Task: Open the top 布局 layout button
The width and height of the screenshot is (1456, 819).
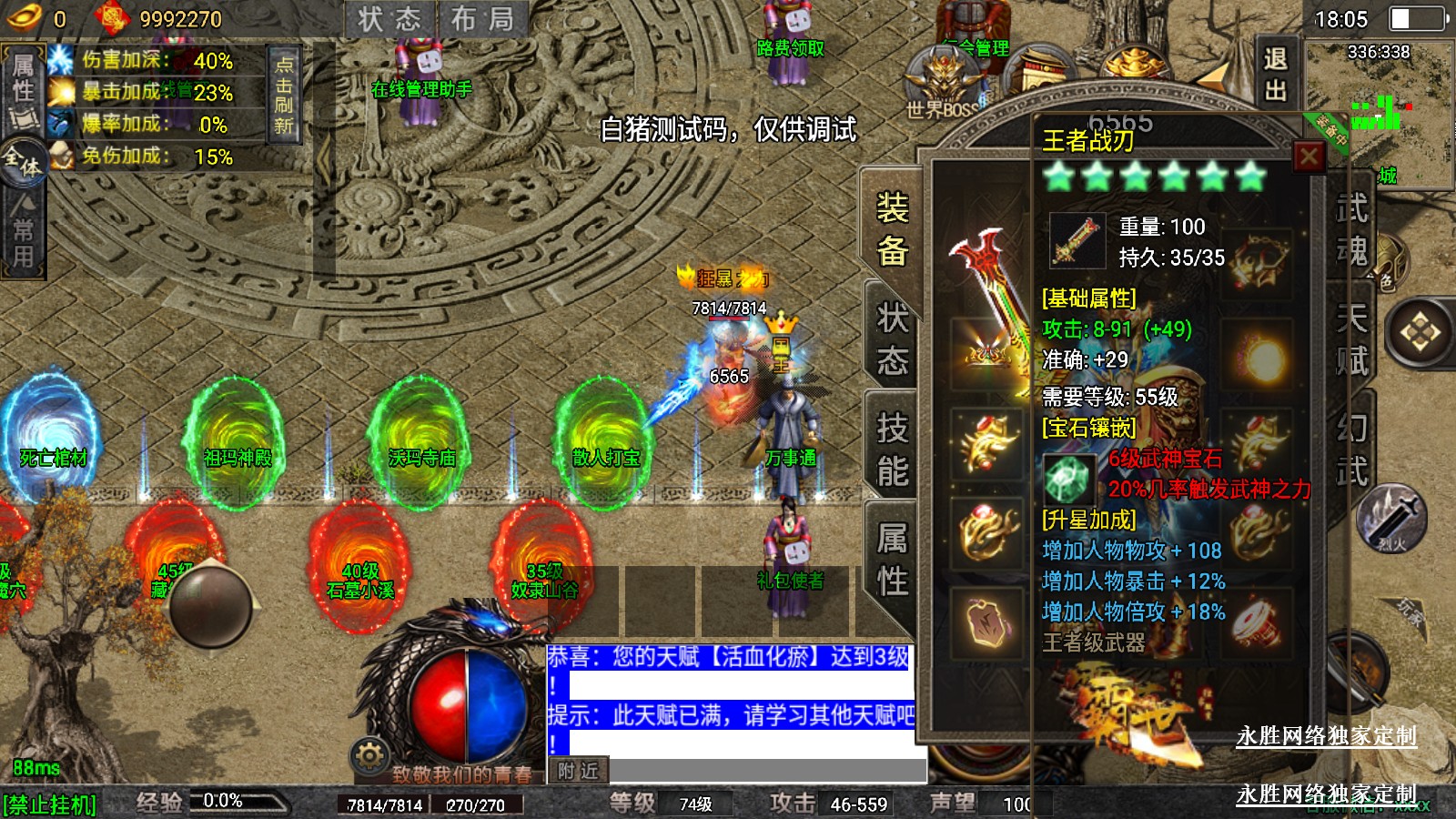Action: [x=482, y=19]
